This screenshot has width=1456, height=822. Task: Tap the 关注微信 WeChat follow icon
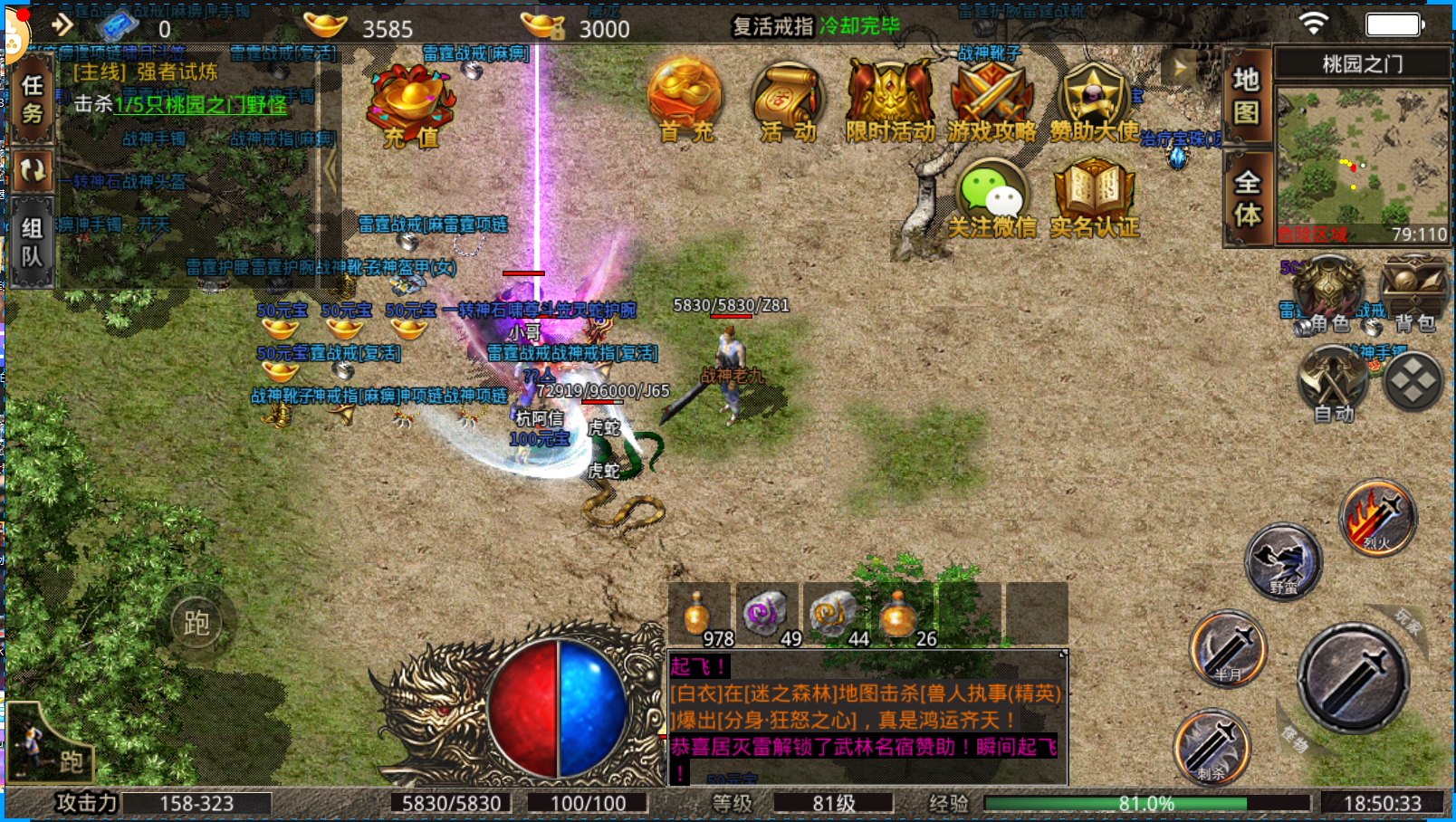click(991, 199)
